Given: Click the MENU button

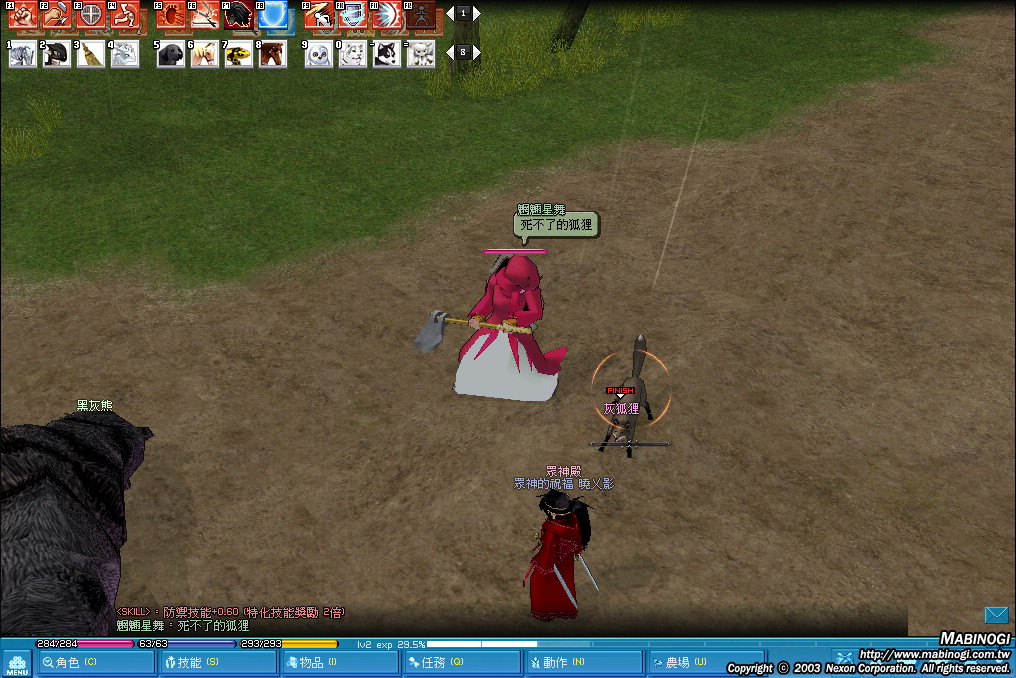Looking at the screenshot, I should coord(17,664).
